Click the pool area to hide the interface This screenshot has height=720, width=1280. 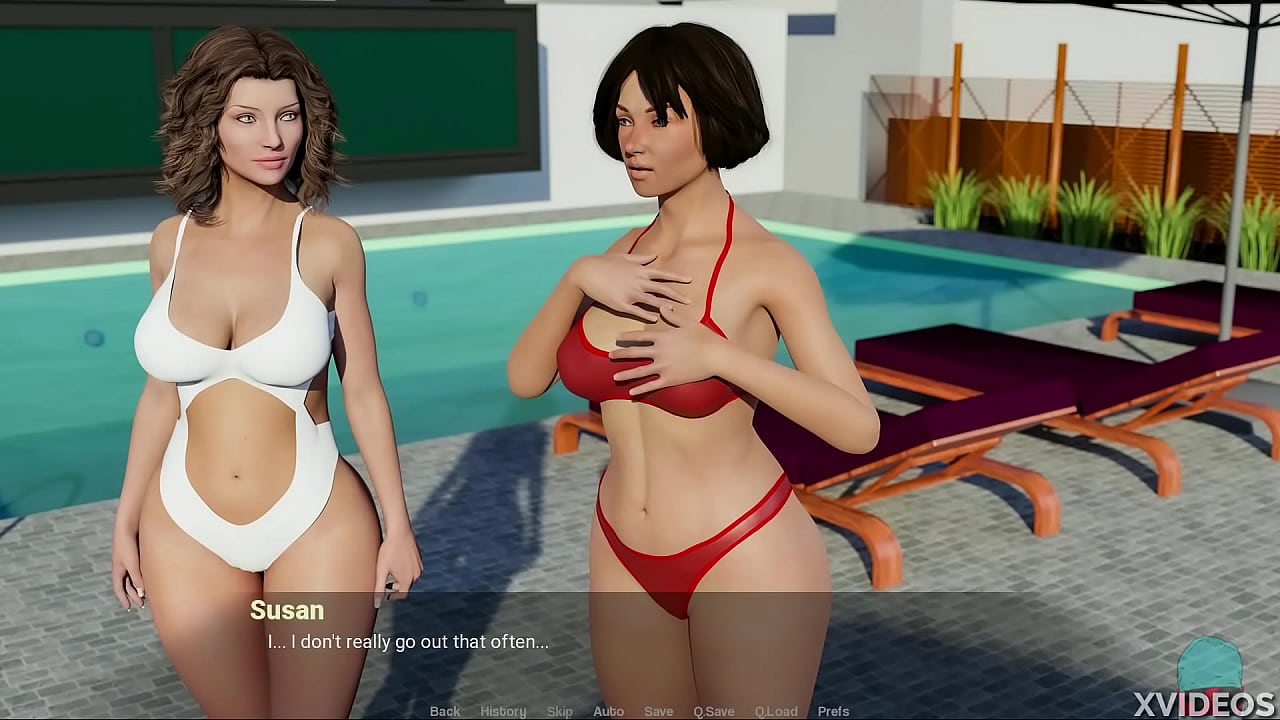click(470, 300)
